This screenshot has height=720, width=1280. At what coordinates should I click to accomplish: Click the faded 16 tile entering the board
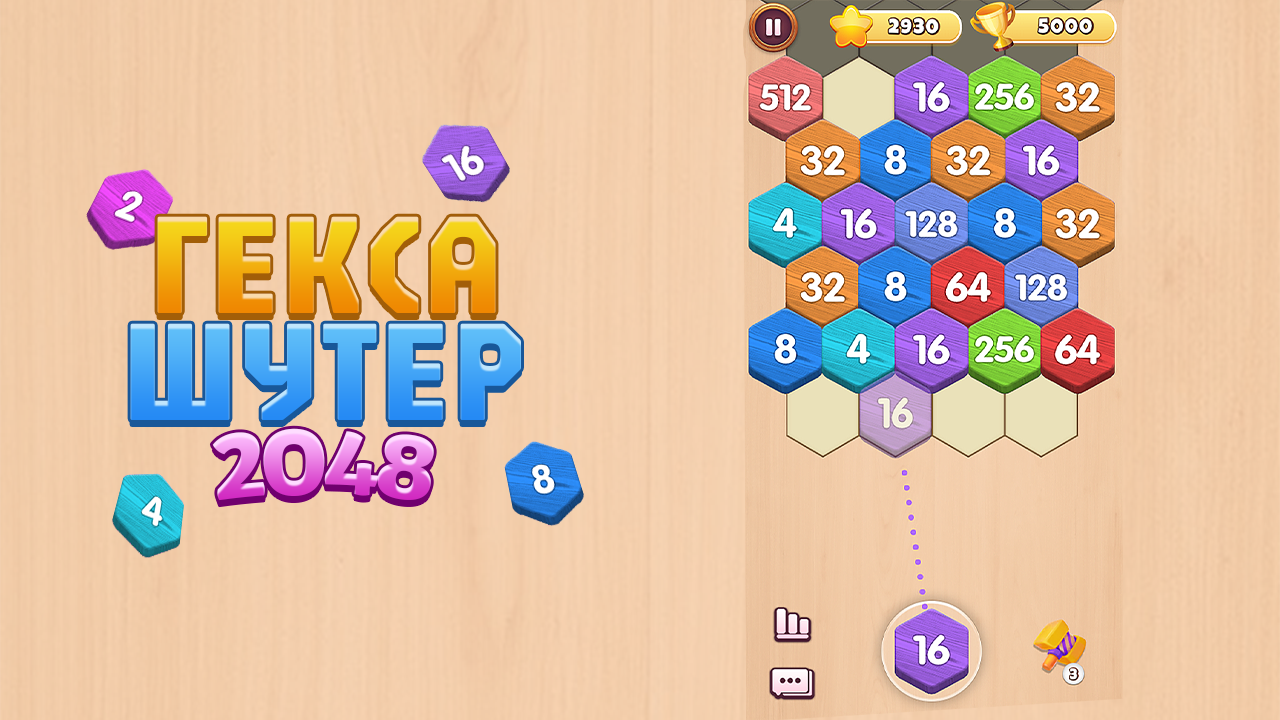897,413
